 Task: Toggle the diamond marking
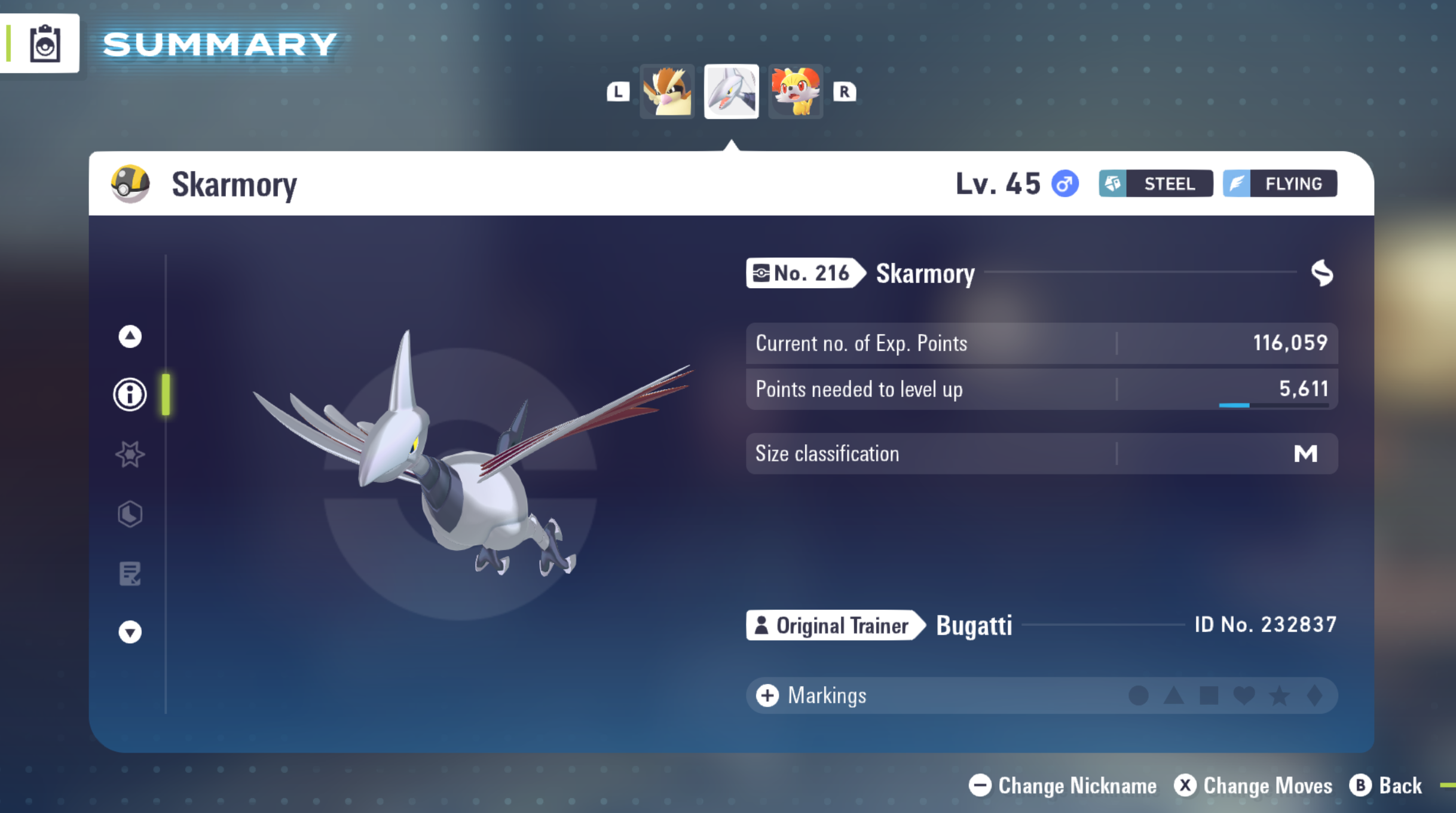(1314, 695)
